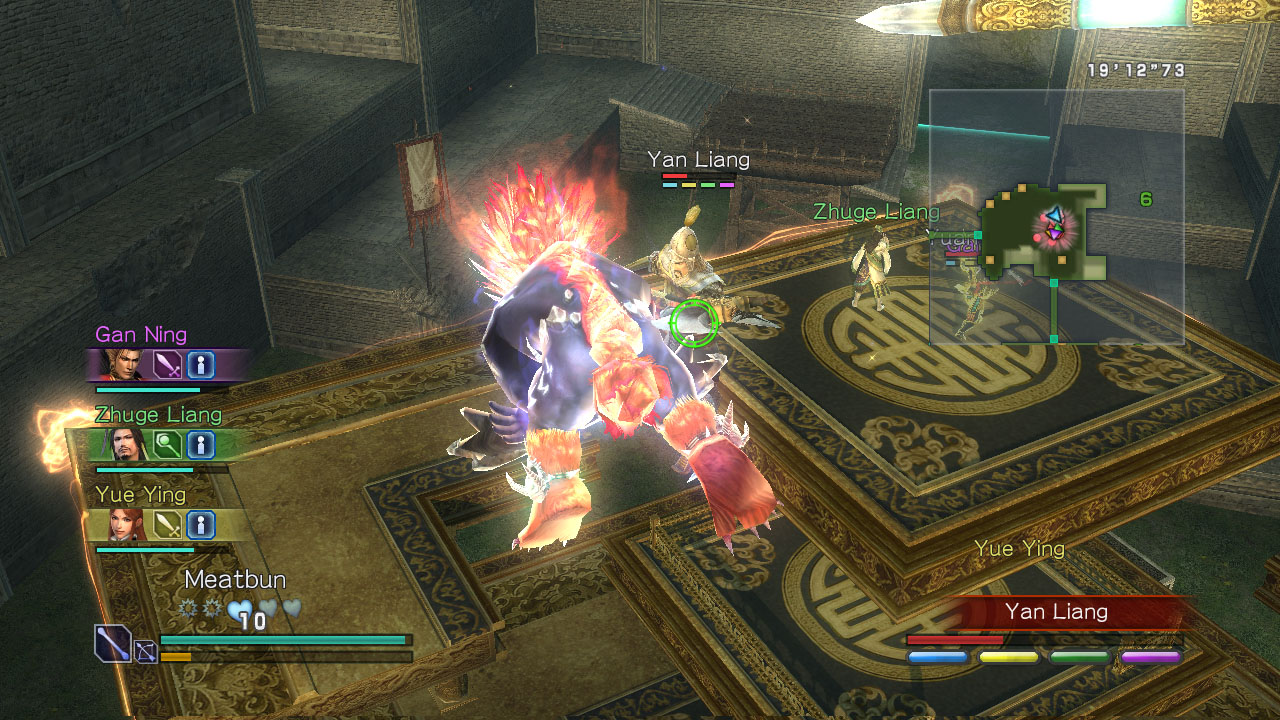Screen dimensions: 1280x720
Task: Click the Yan Liang target name banner
Action: 1056,612
